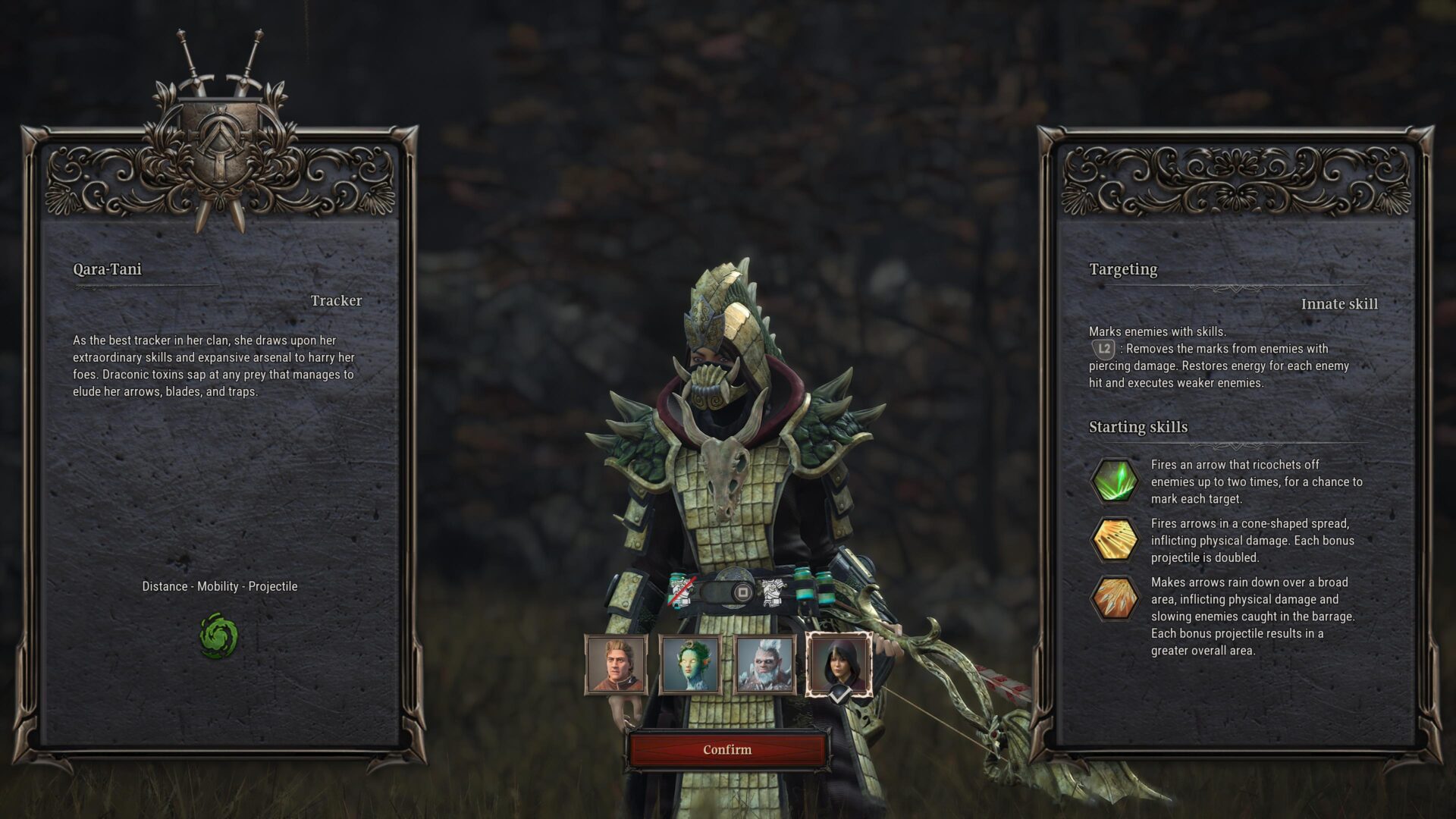Click the green swirl toxin icon
The width and height of the screenshot is (1456, 819).
[218, 636]
